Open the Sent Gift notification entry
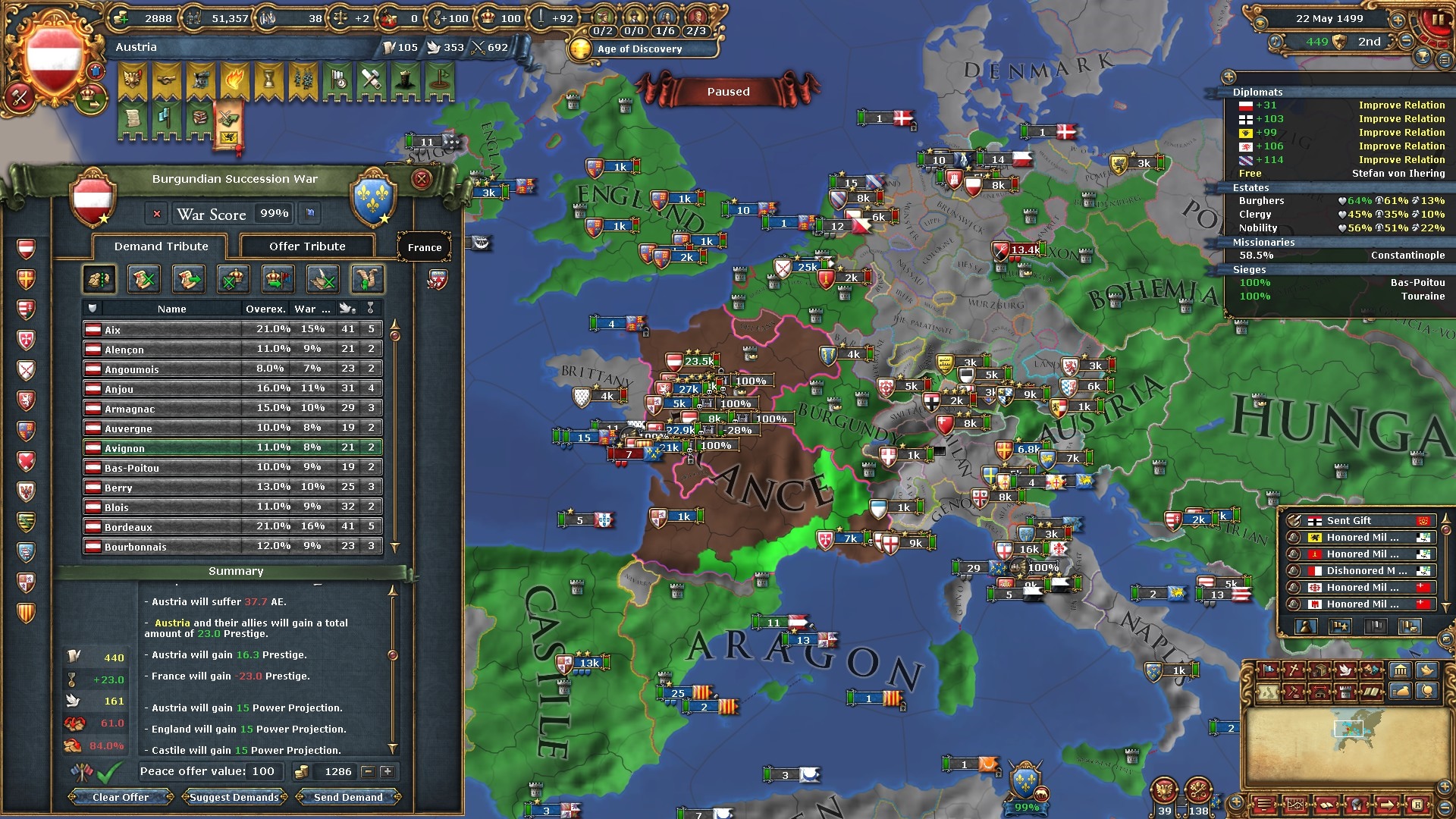The image size is (1456, 819). pyautogui.click(x=1357, y=521)
